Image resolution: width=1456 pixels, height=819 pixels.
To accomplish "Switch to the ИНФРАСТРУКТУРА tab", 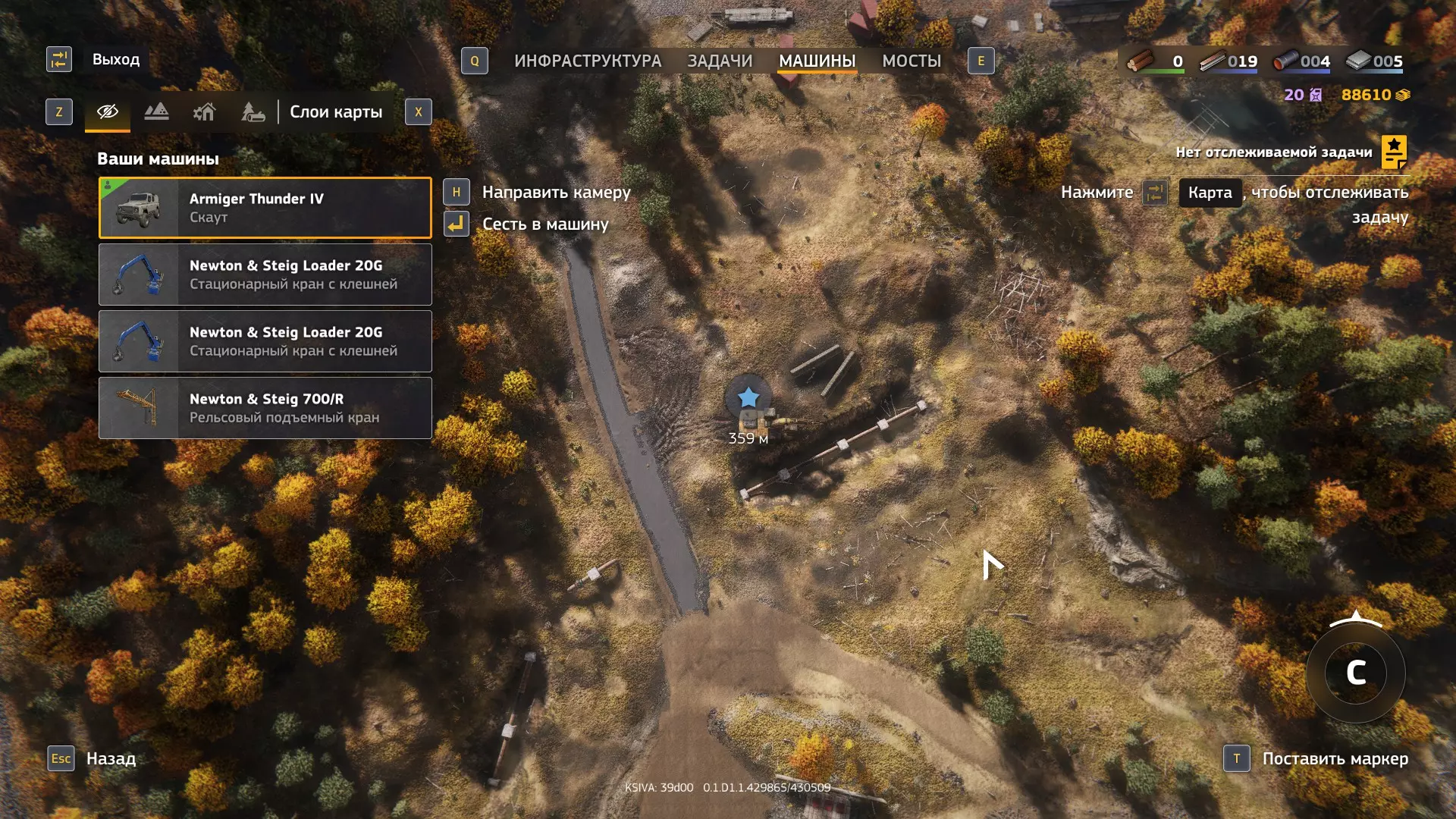I will click(587, 61).
